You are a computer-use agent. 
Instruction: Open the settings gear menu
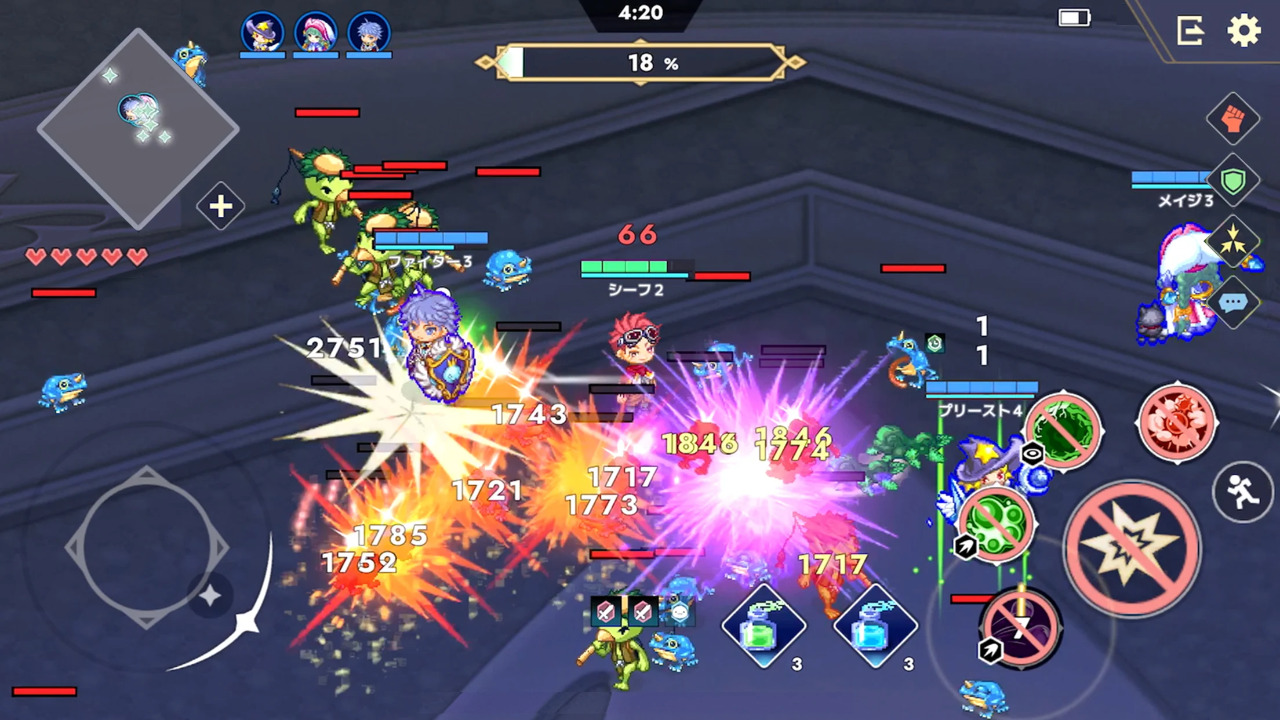(x=1244, y=31)
